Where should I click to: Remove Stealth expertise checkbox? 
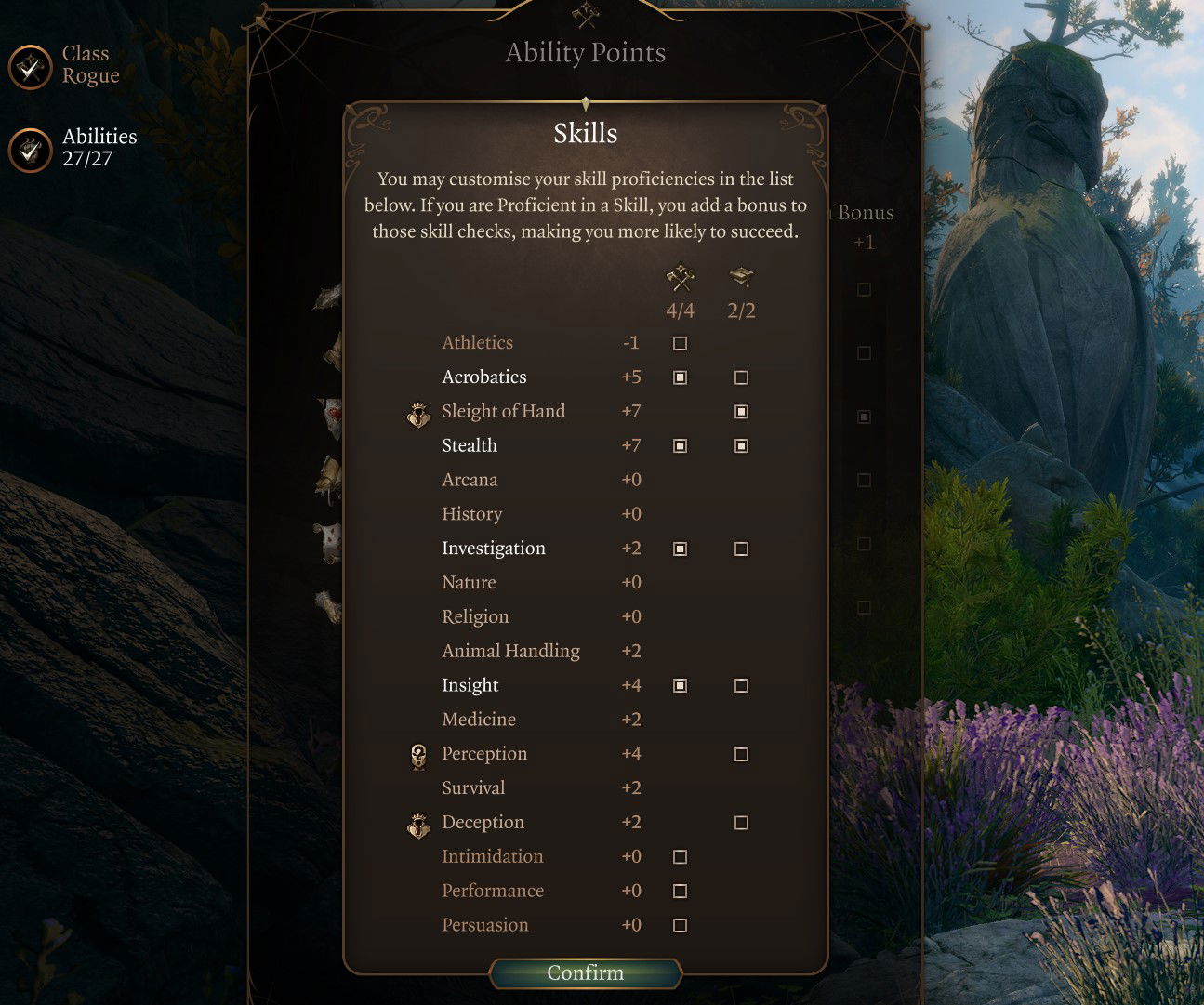tap(741, 446)
